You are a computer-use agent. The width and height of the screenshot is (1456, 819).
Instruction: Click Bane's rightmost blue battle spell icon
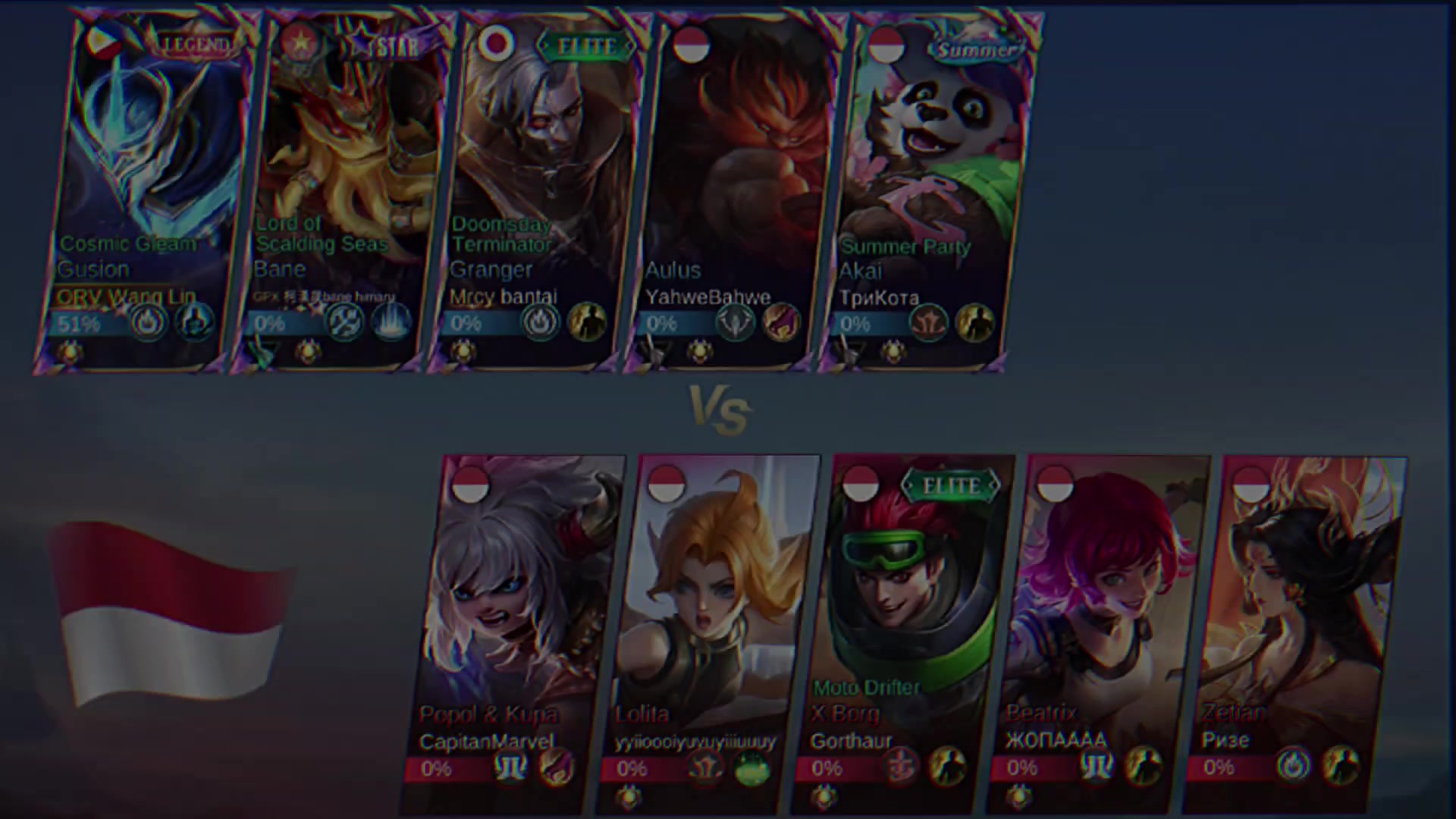[391, 322]
